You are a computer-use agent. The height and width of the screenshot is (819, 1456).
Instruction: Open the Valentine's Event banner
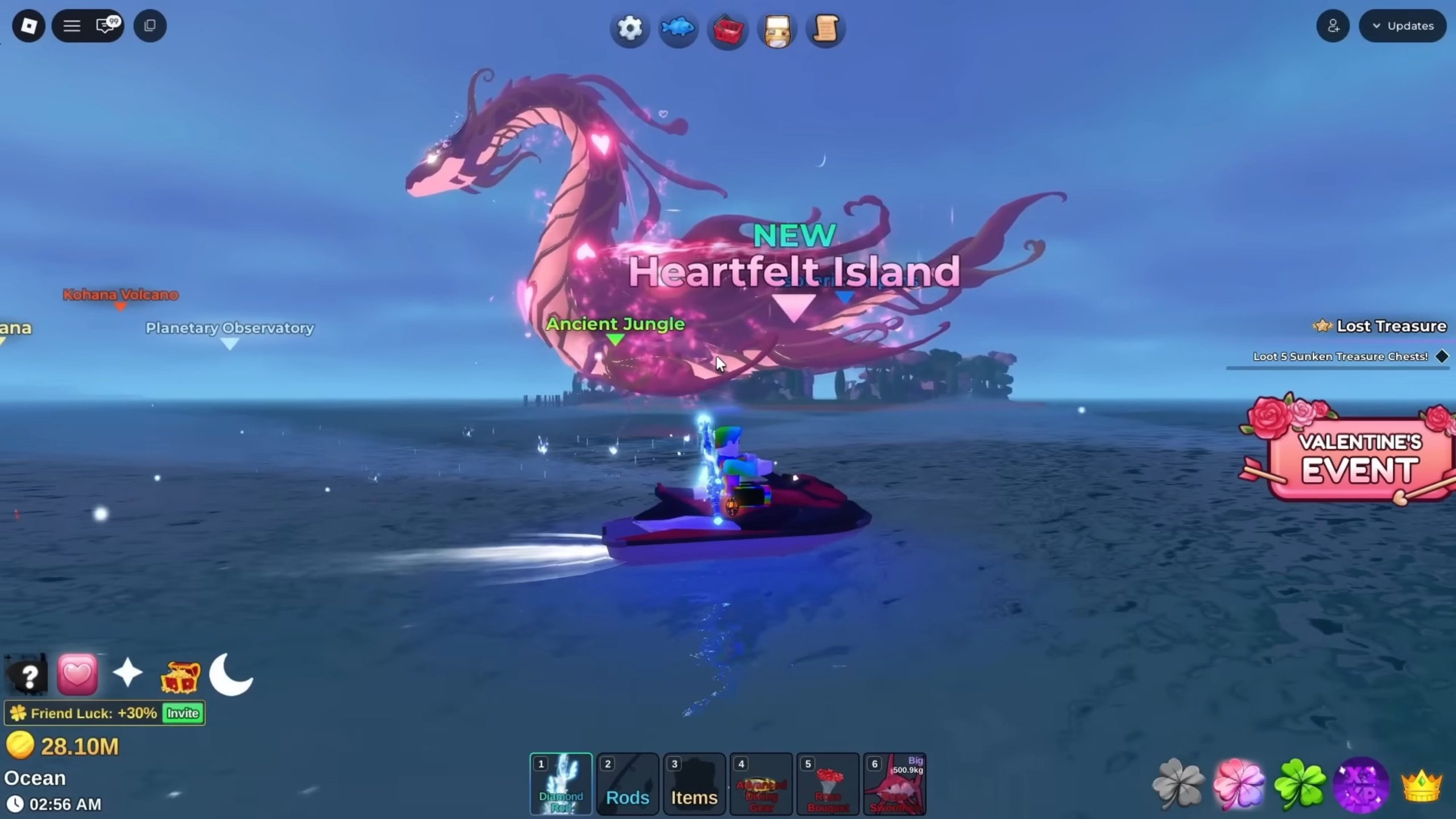point(1354,456)
